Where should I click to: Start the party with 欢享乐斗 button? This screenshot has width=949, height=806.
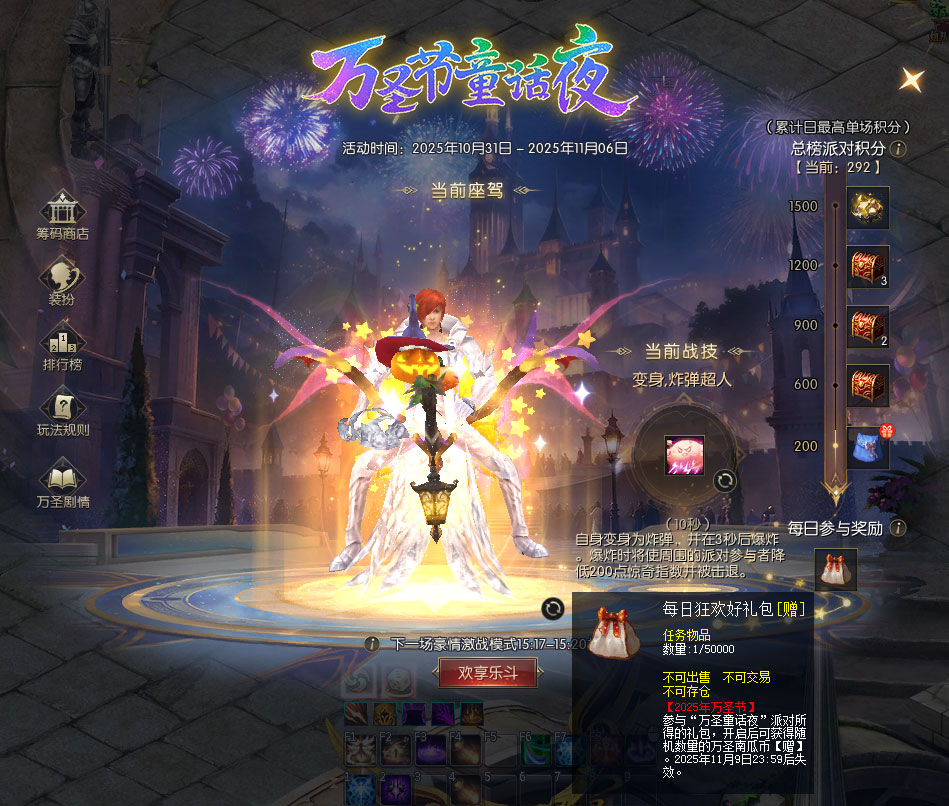coord(488,673)
